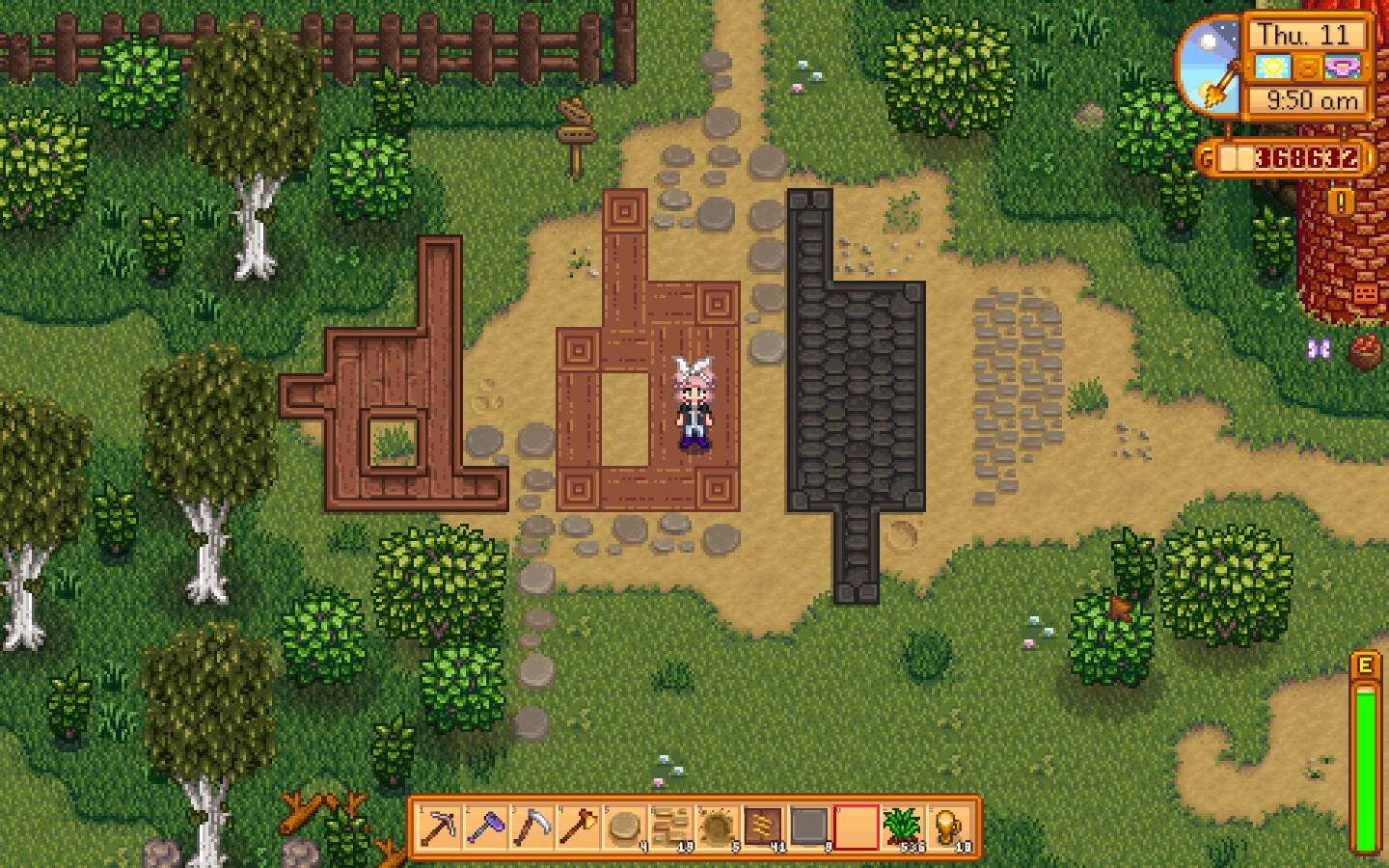Select the axe in hotbar slot 4

(581, 829)
